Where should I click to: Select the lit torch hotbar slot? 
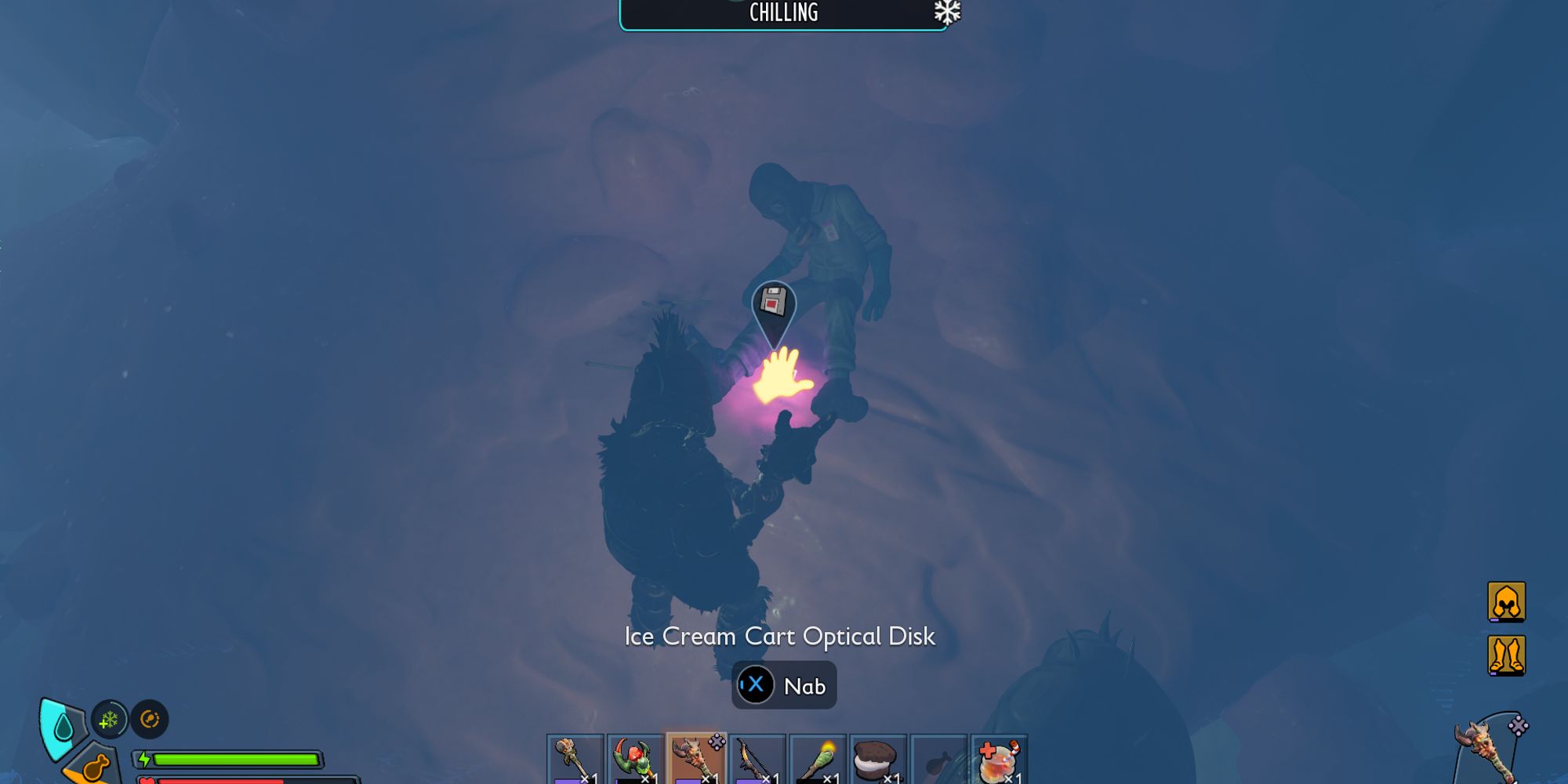click(818, 759)
